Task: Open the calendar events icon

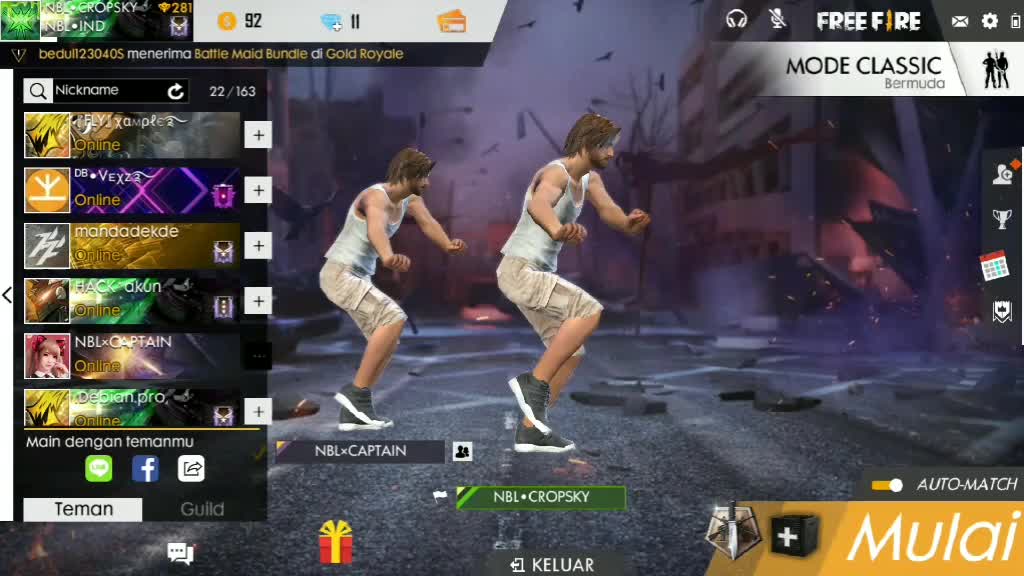Action: tap(994, 266)
